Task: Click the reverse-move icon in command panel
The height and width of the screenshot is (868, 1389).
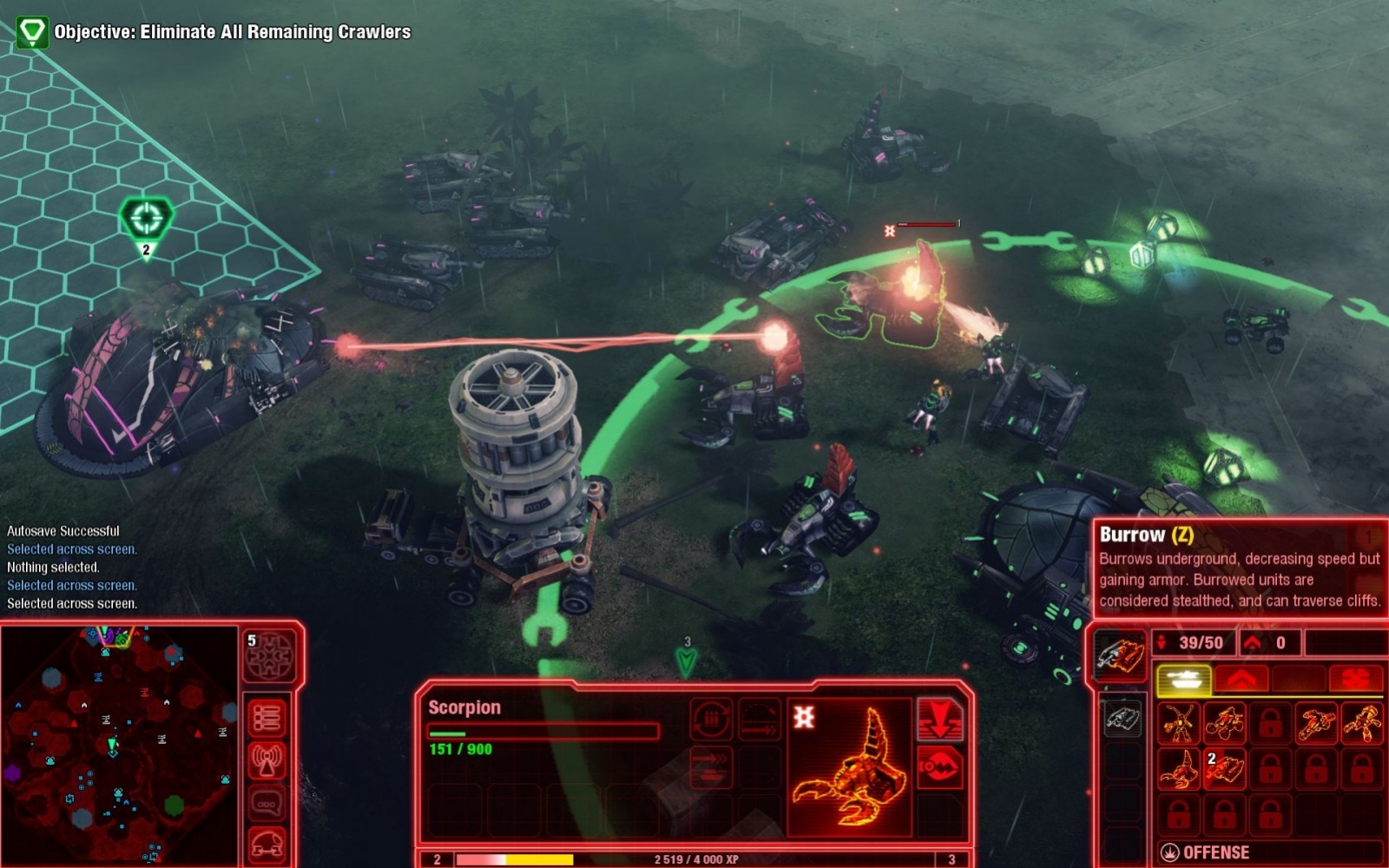Action: 712,767
